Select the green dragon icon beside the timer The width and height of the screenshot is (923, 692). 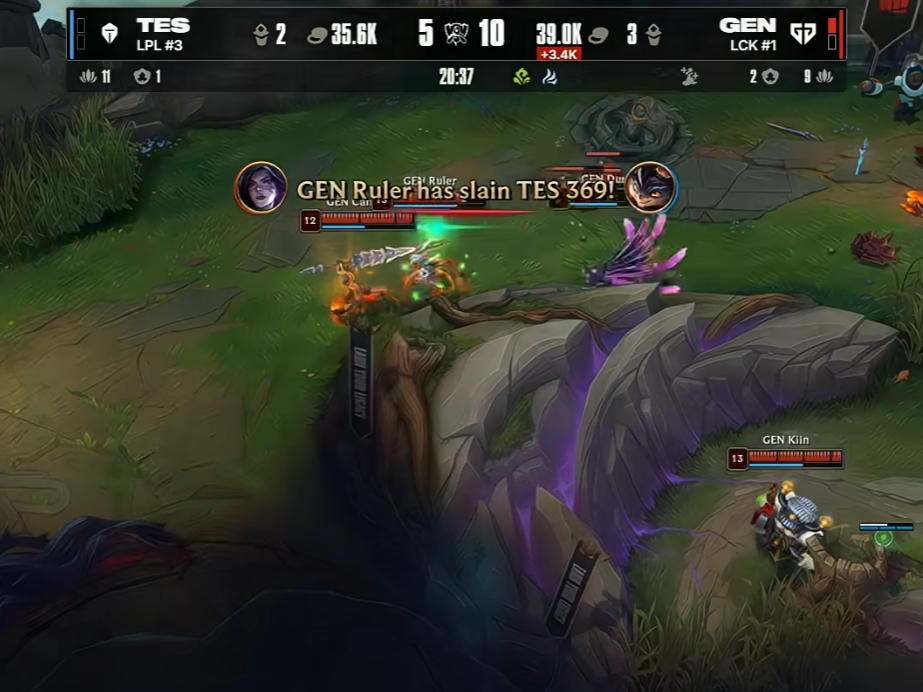click(521, 76)
